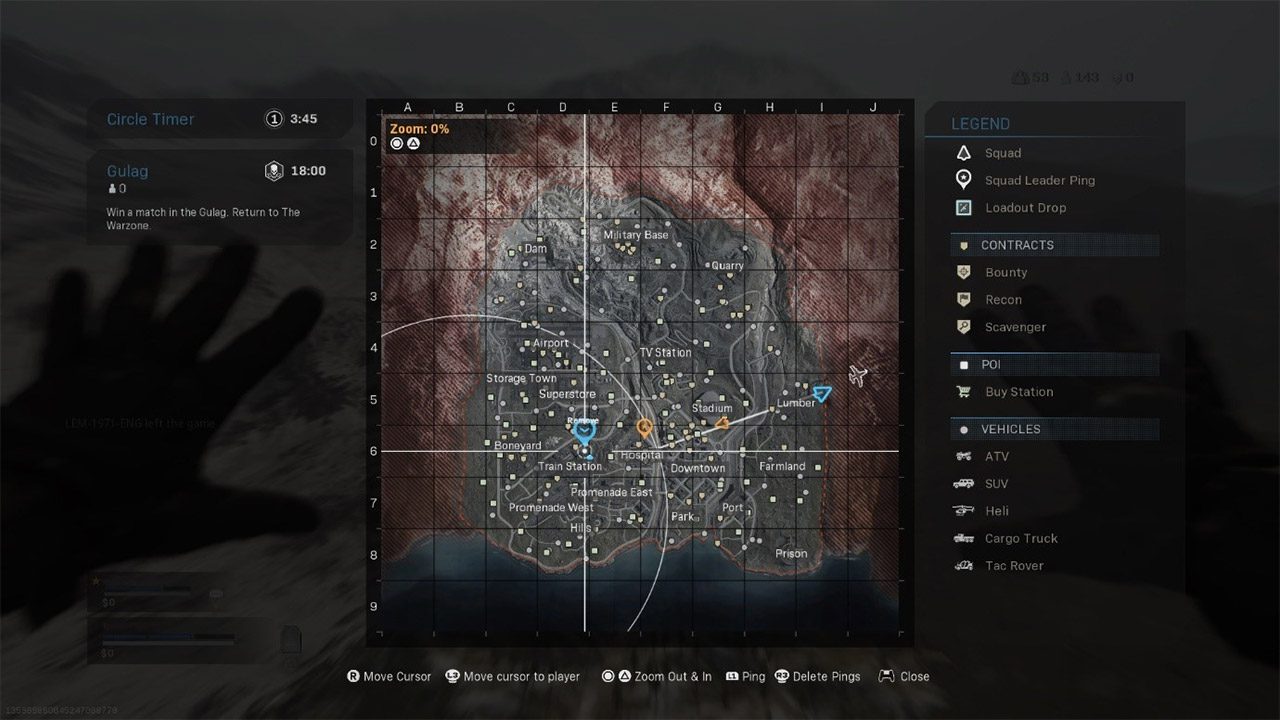Select the orange ping marker near Hospital

pos(645,428)
